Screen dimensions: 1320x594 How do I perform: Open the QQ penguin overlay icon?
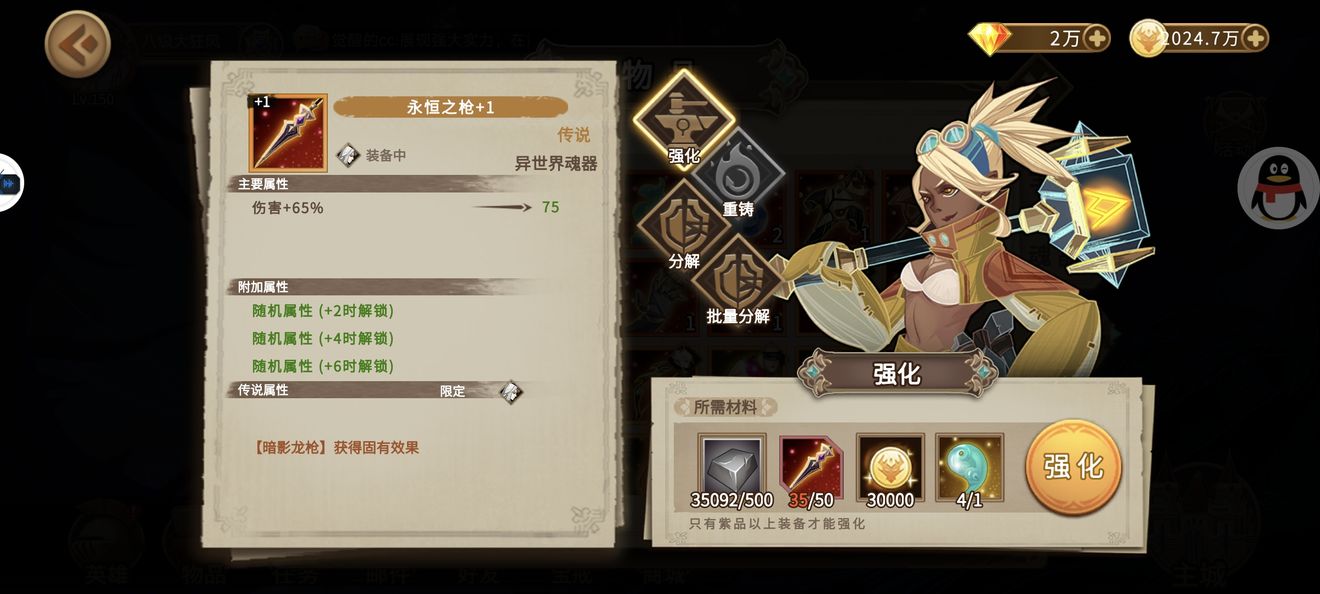click(x=1278, y=188)
